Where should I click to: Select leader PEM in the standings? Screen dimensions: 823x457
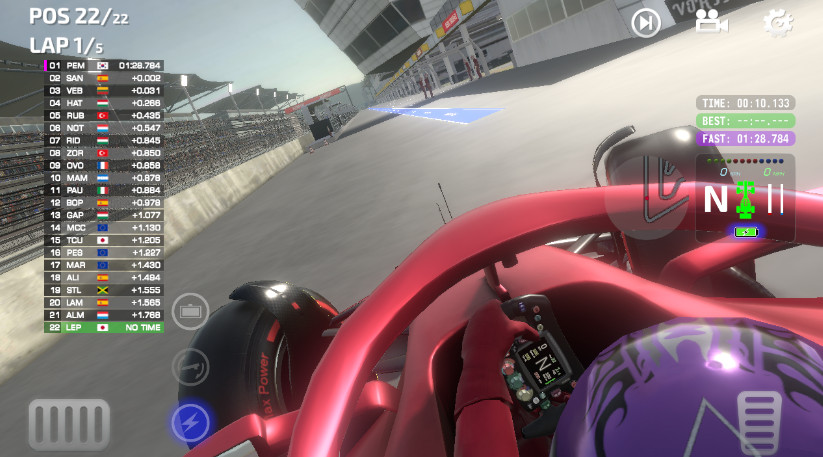pos(103,65)
